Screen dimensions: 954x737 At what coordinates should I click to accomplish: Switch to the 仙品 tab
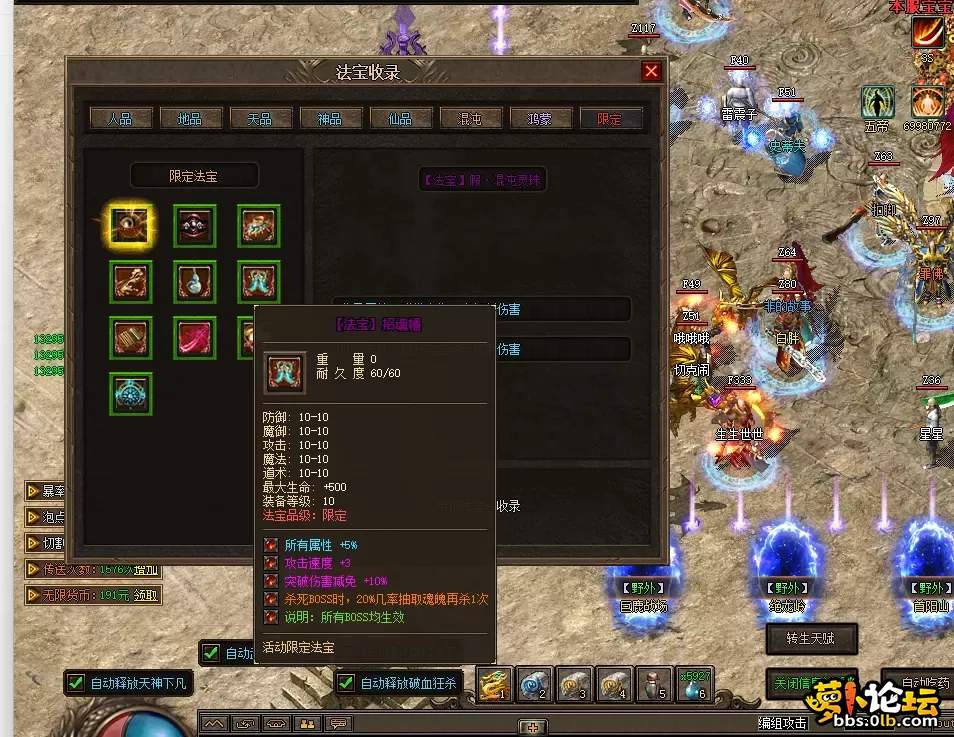click(x=400, y=118)
